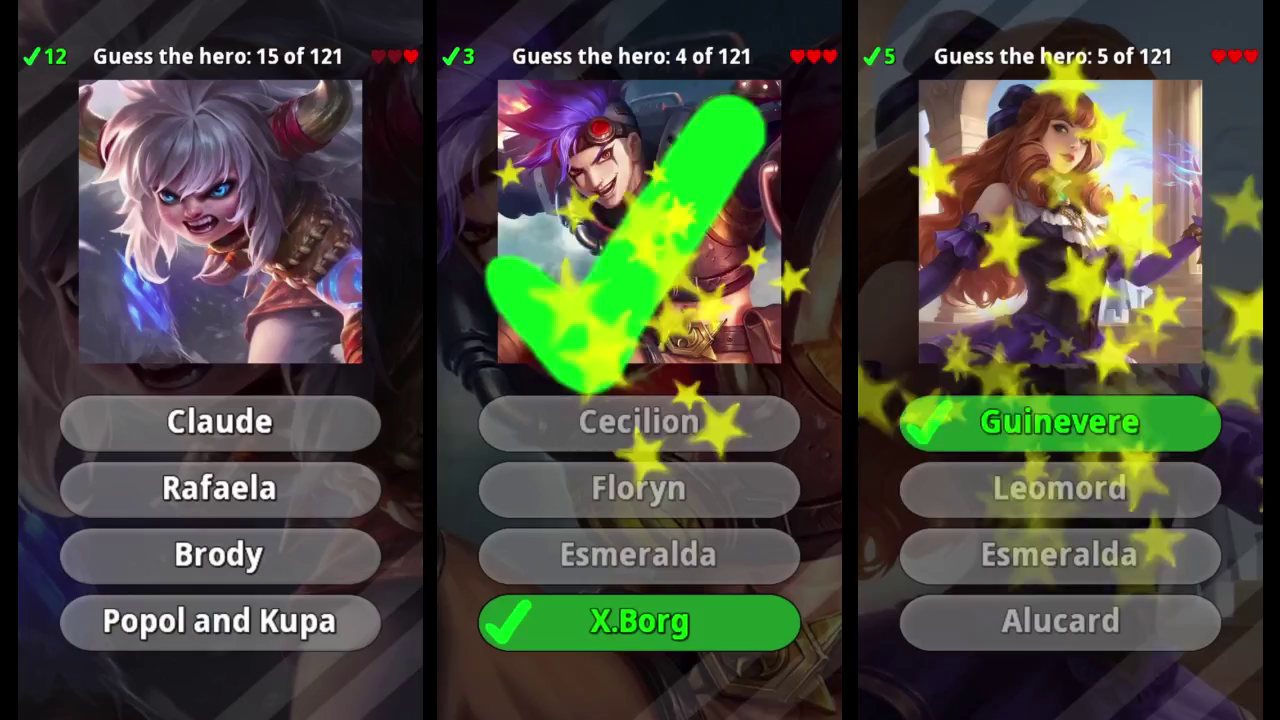Viewport: 1280px width, 720px height.
Task: Click the grayed-out Floryn answer
Action: [x=639, y=489]
